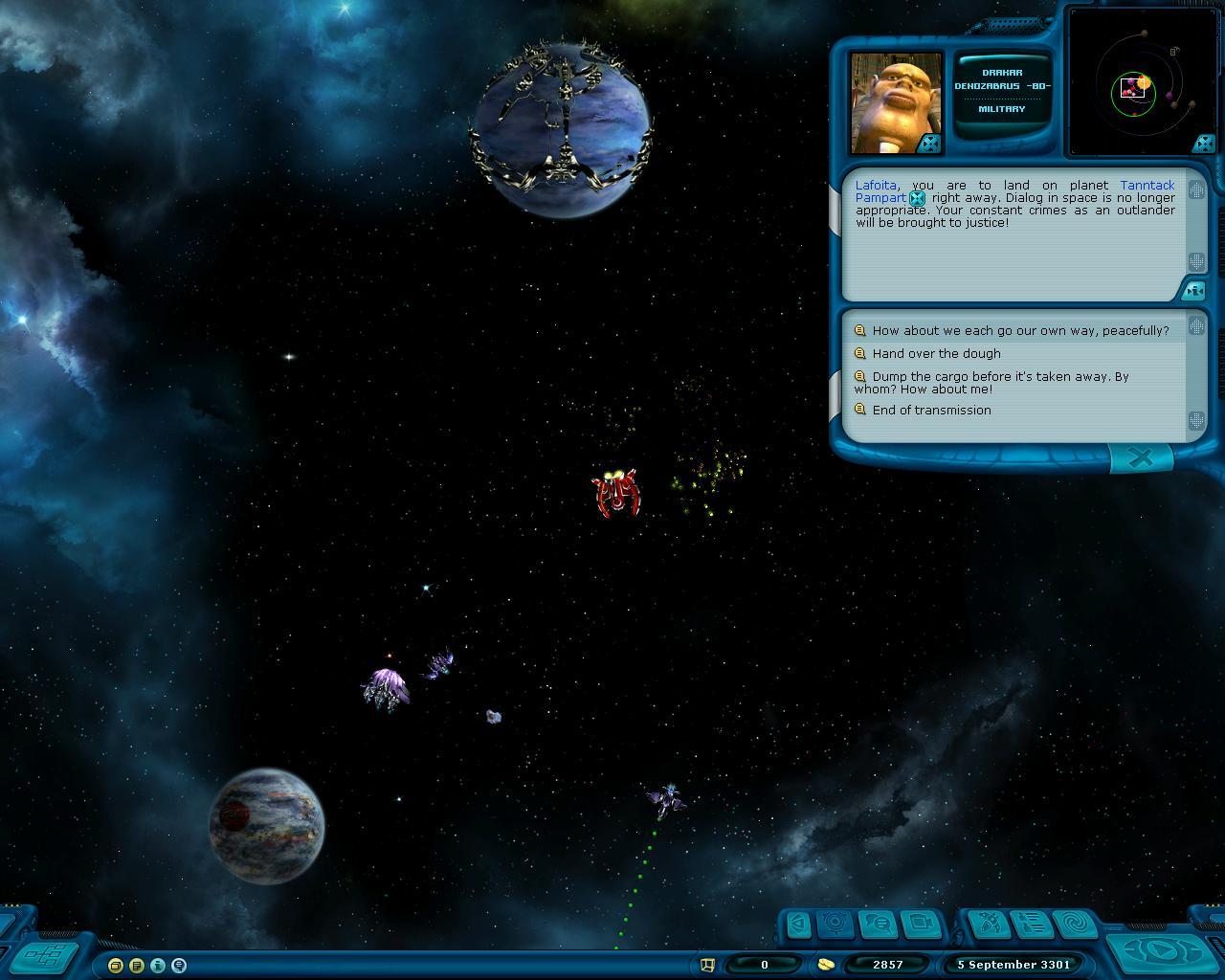The height and width of the screenshot is (980, 1225).
Task: Click the end turn play button
Action: (1158, 951)
